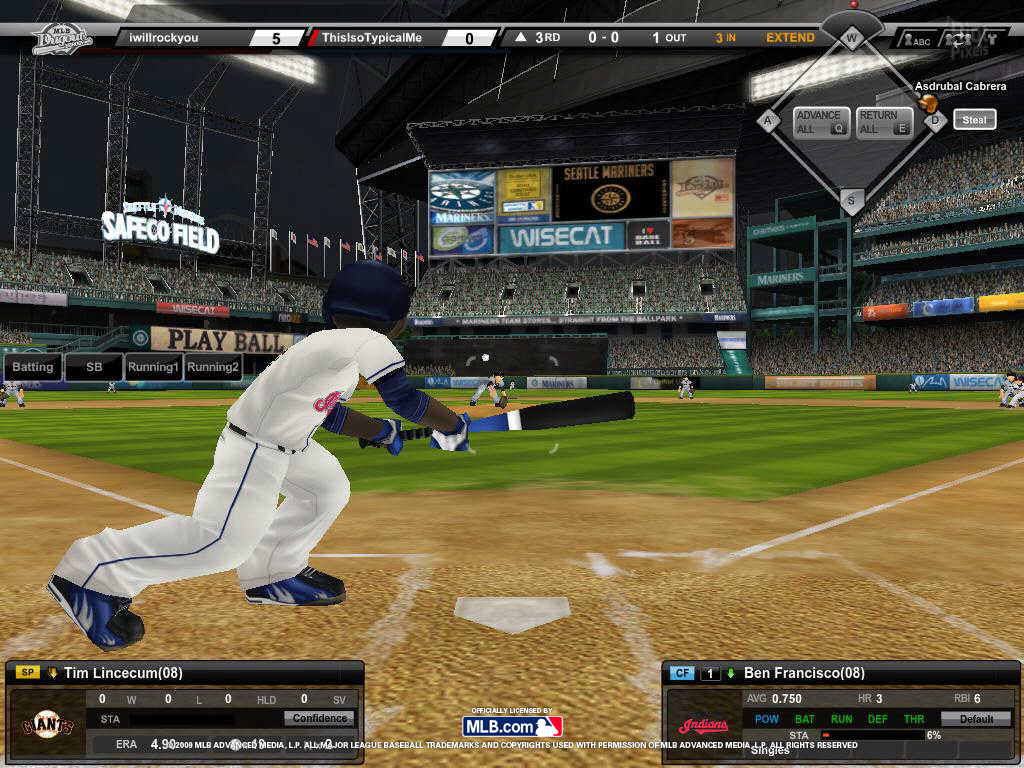Click the MLB.com logo
The height and width of the screenshot is (768, 1024).
click(512, 726)
